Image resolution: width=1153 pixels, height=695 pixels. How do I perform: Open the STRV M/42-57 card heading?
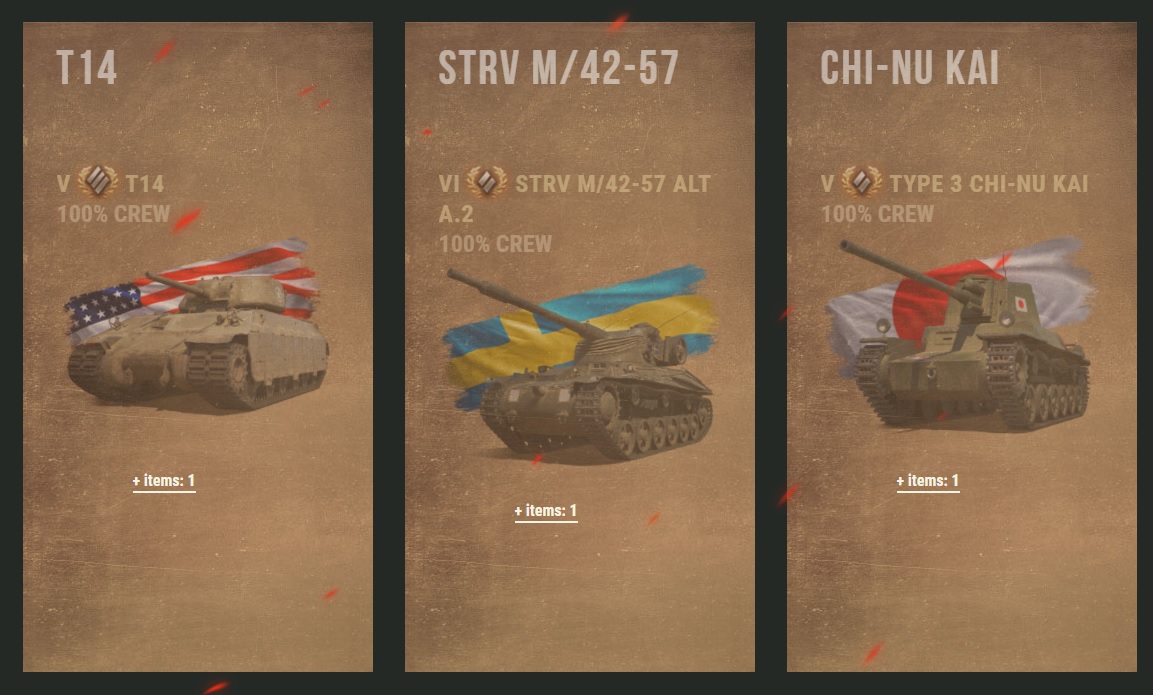(558, 69)
